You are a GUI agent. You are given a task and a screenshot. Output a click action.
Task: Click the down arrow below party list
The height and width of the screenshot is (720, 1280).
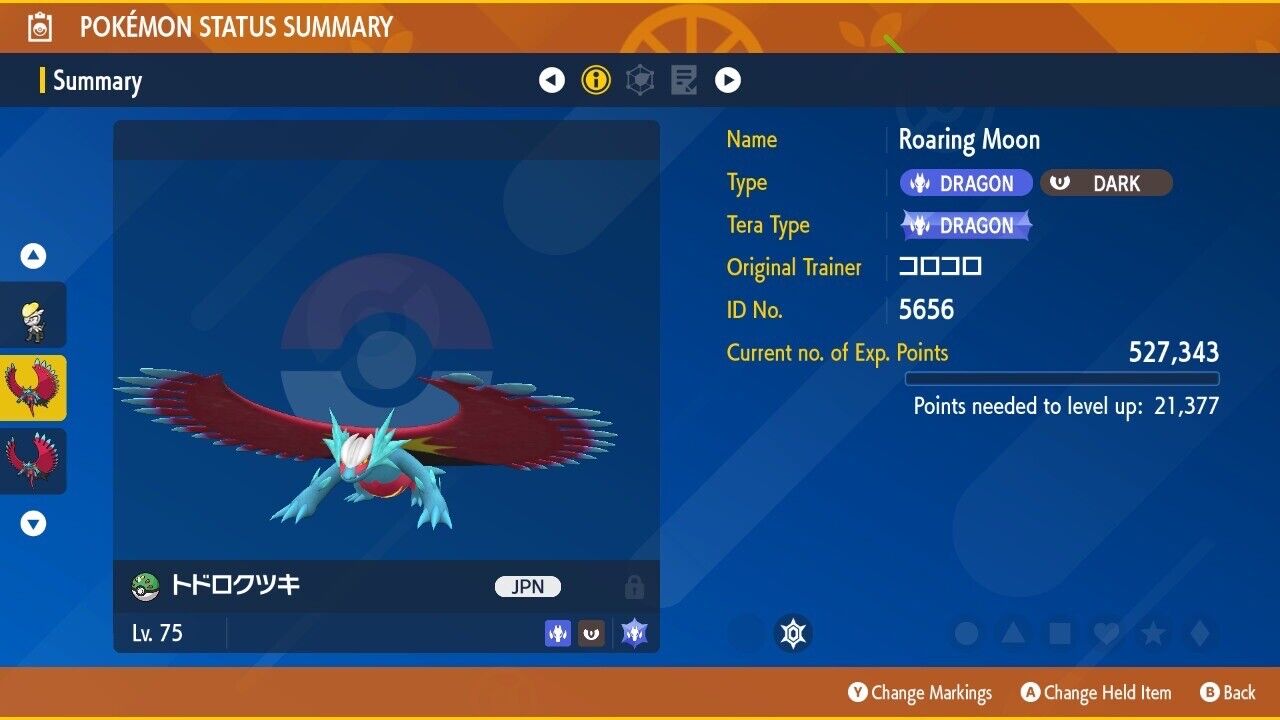tap(34, 523)
